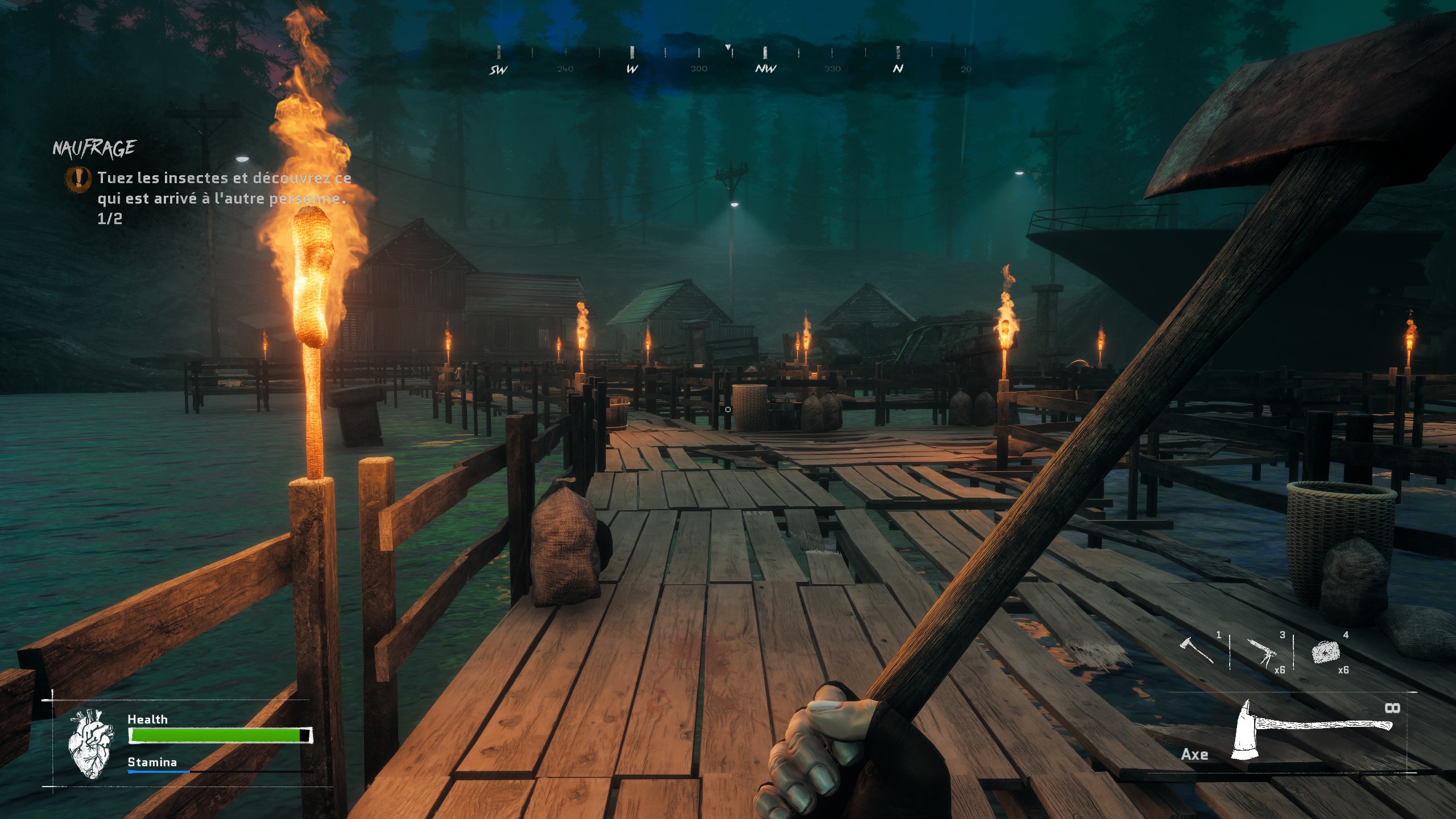Select the flare item in slot 3
The image size is (1456, 819).
(1261, 652)
